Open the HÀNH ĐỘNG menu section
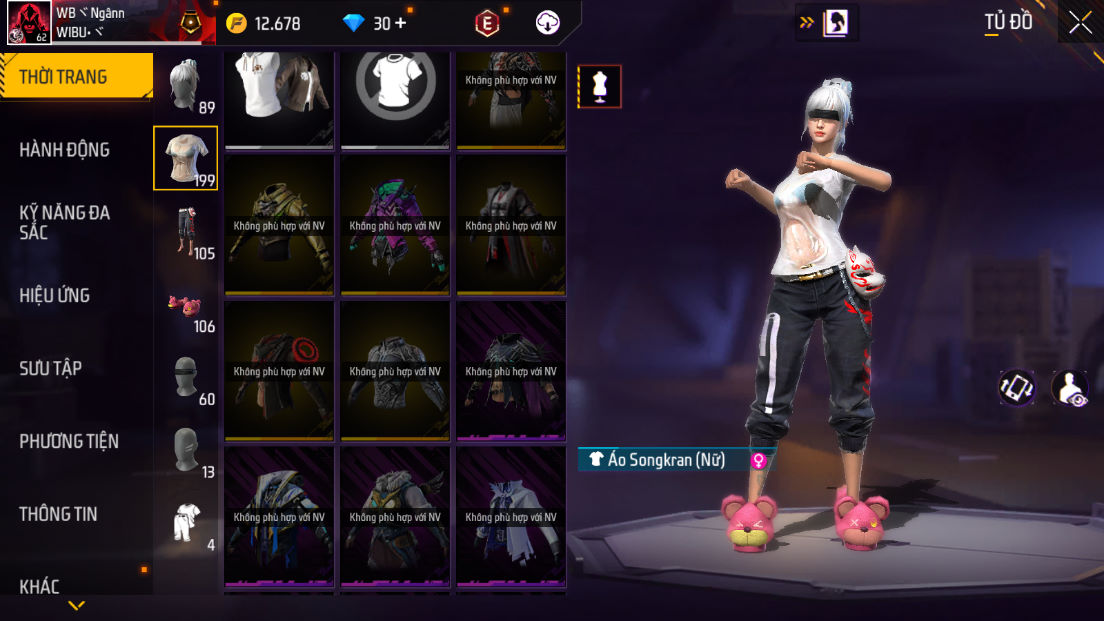 (x=65, y=150)
